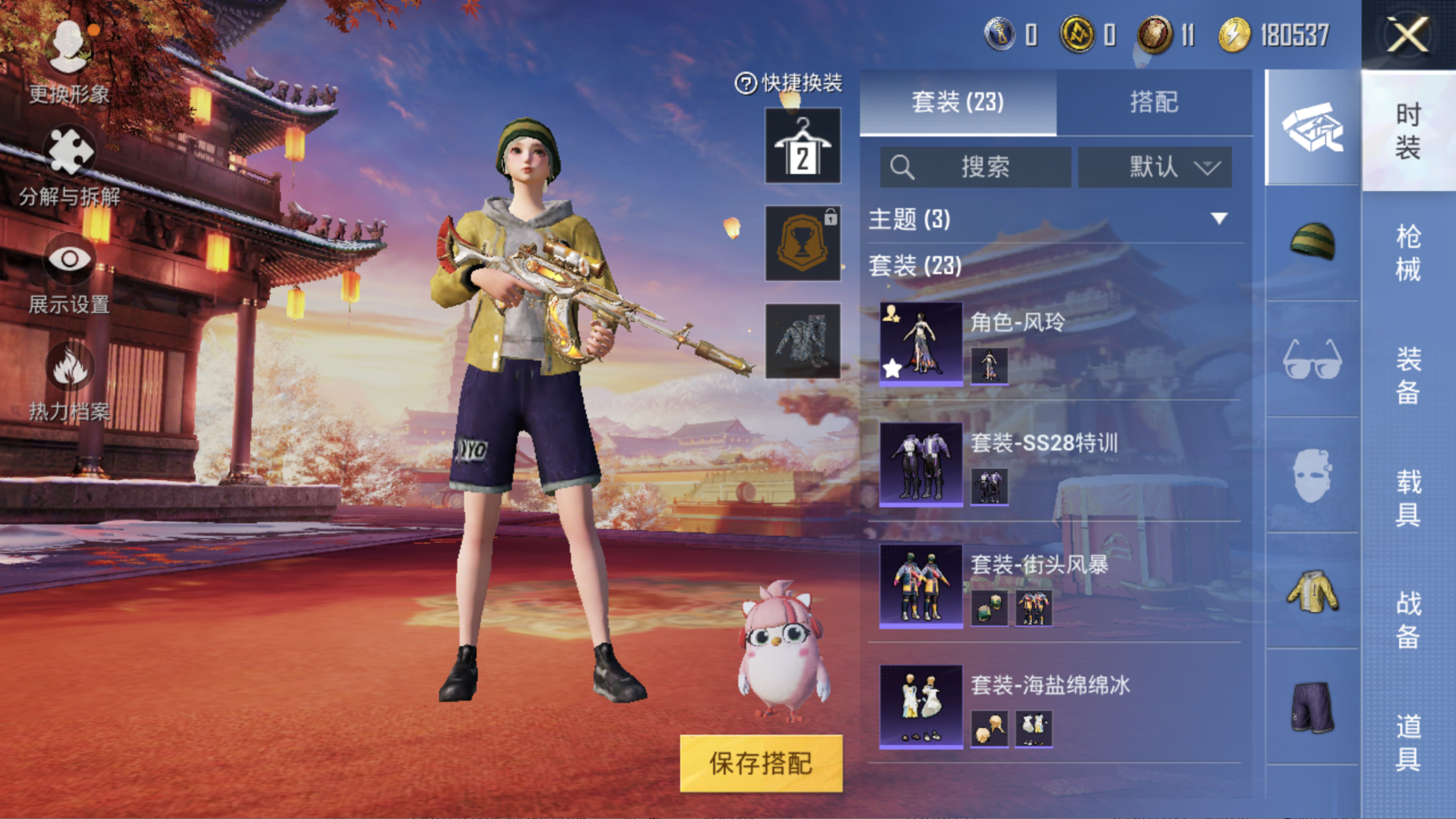Open 展示设置 display settings
Image resolution: width=1456 pixels, height=819 pixels.
click(x=69, y=275)
